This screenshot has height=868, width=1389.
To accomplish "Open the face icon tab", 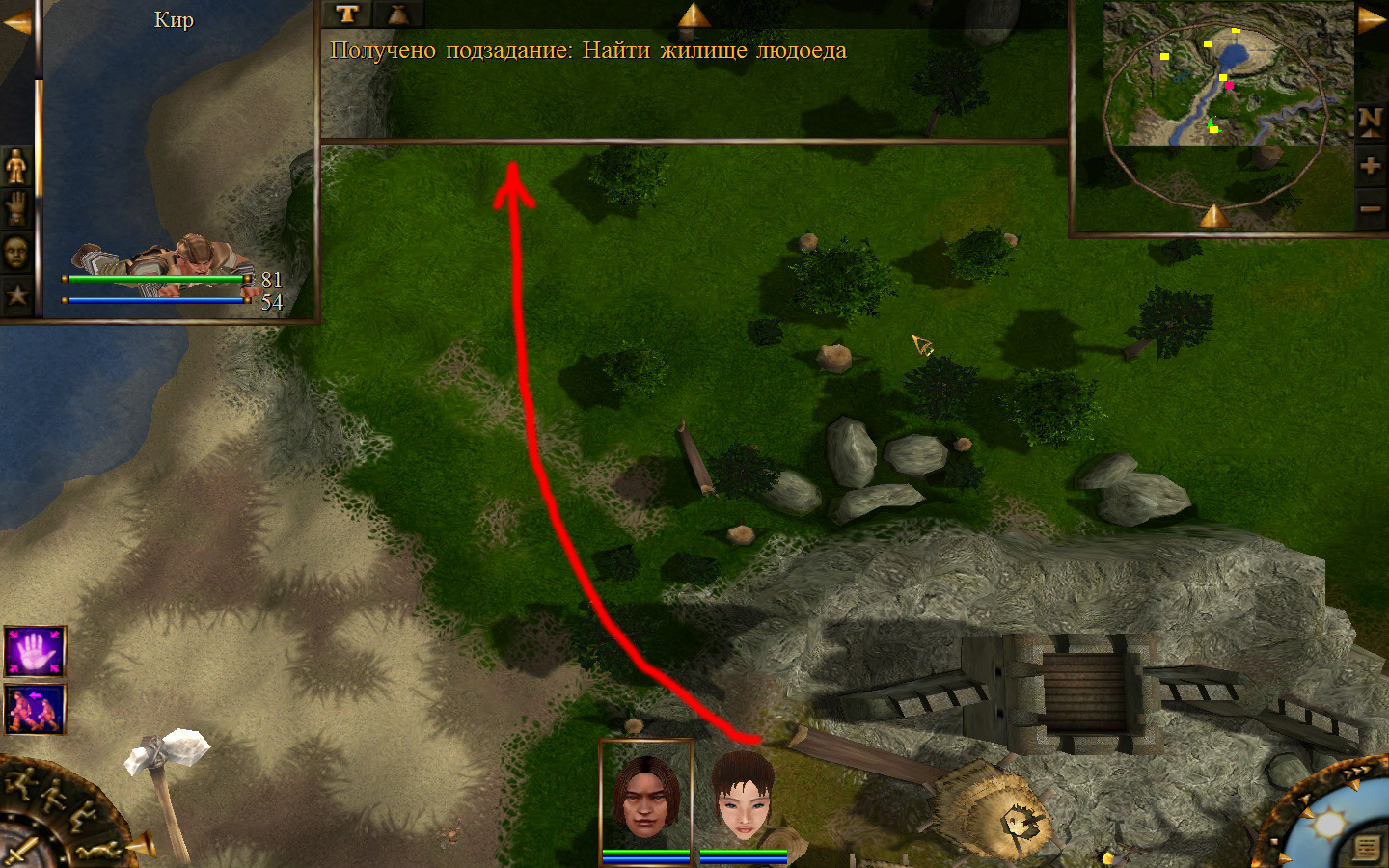I will point(16,253).
